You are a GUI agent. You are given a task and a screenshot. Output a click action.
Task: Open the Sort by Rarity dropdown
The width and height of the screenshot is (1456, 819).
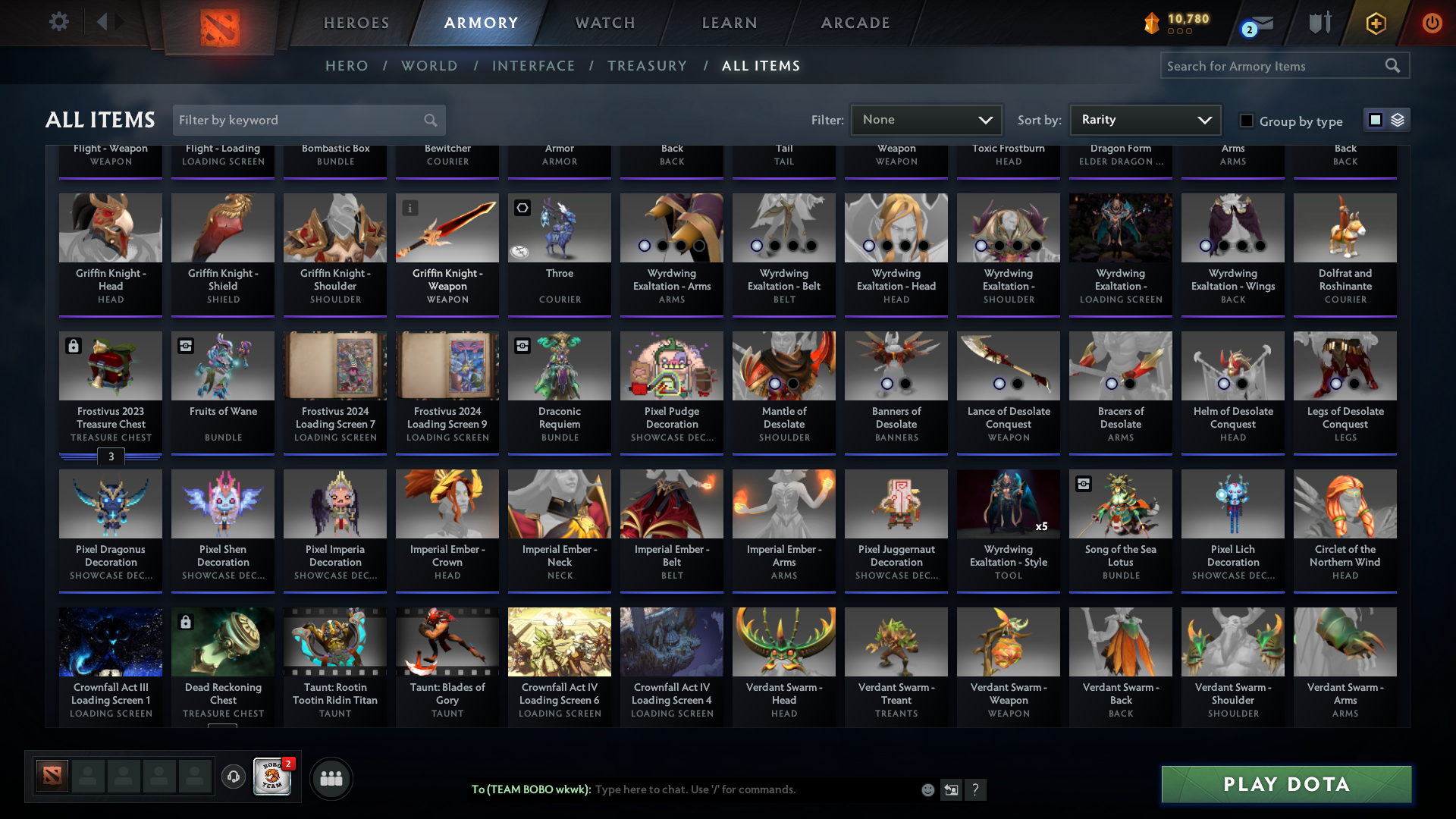pyautogui.click(x=1144, y=119)
